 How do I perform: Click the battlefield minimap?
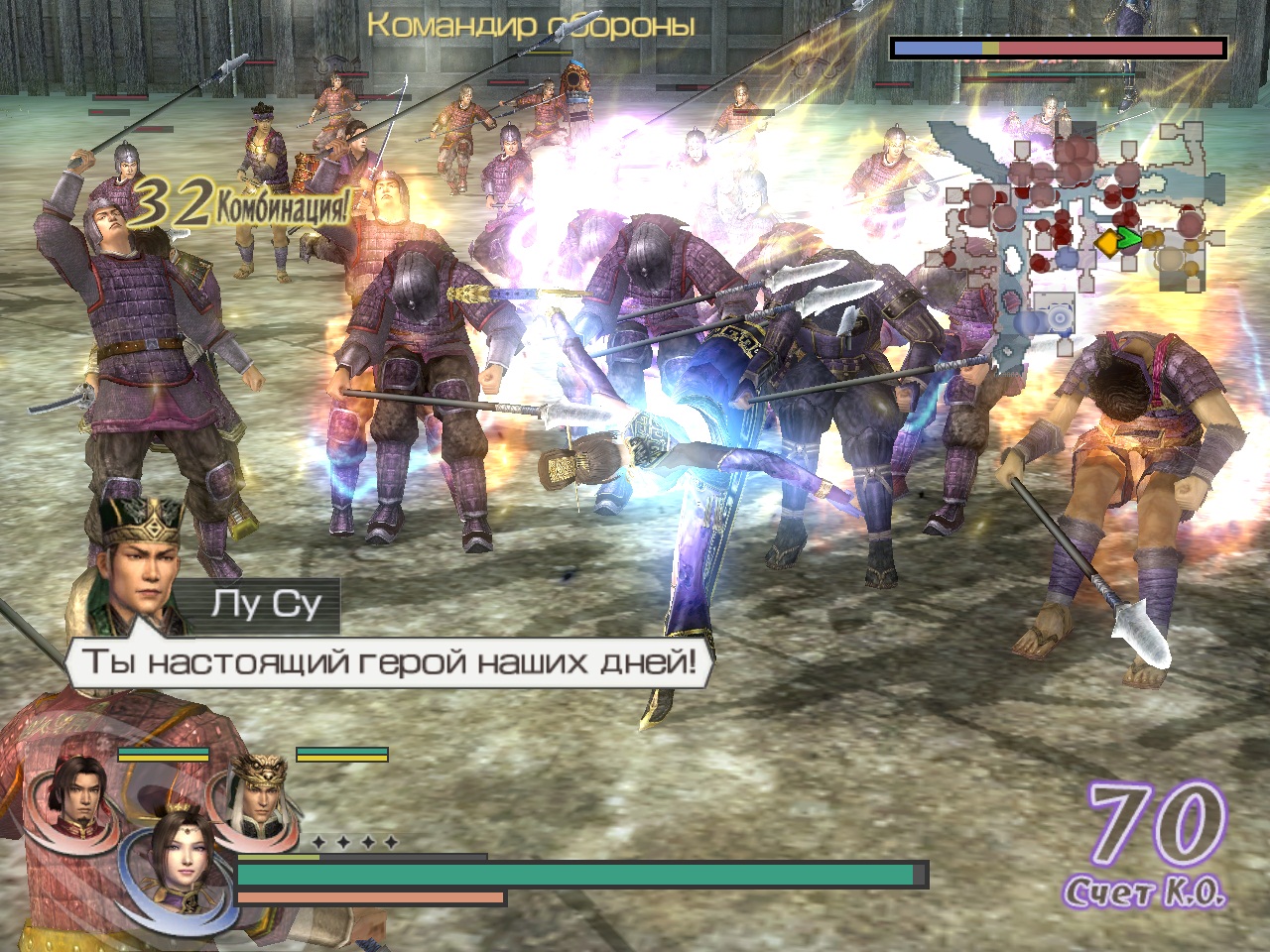[x=1077, y=236]
